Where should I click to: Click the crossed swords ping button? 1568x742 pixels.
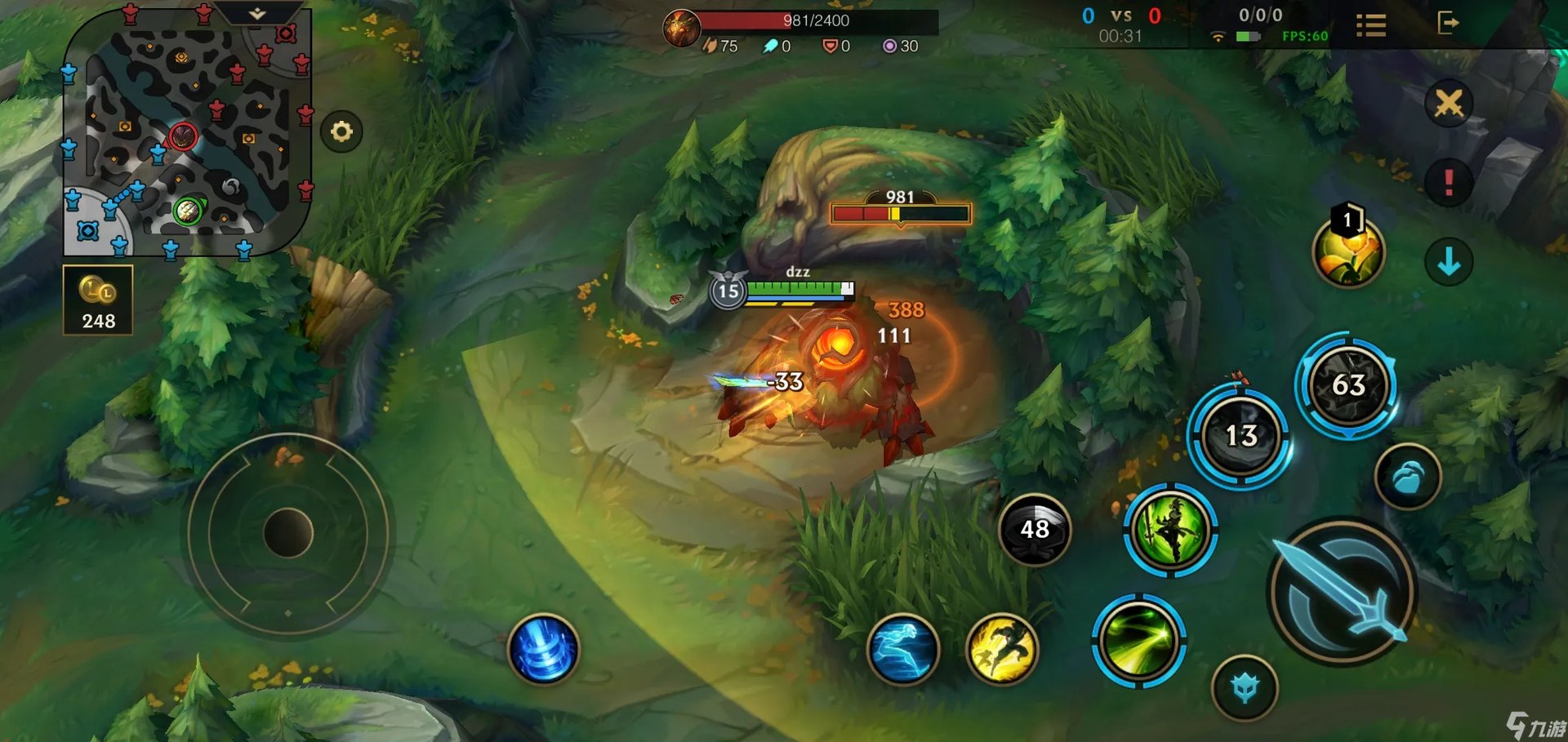coord(1448,104)
